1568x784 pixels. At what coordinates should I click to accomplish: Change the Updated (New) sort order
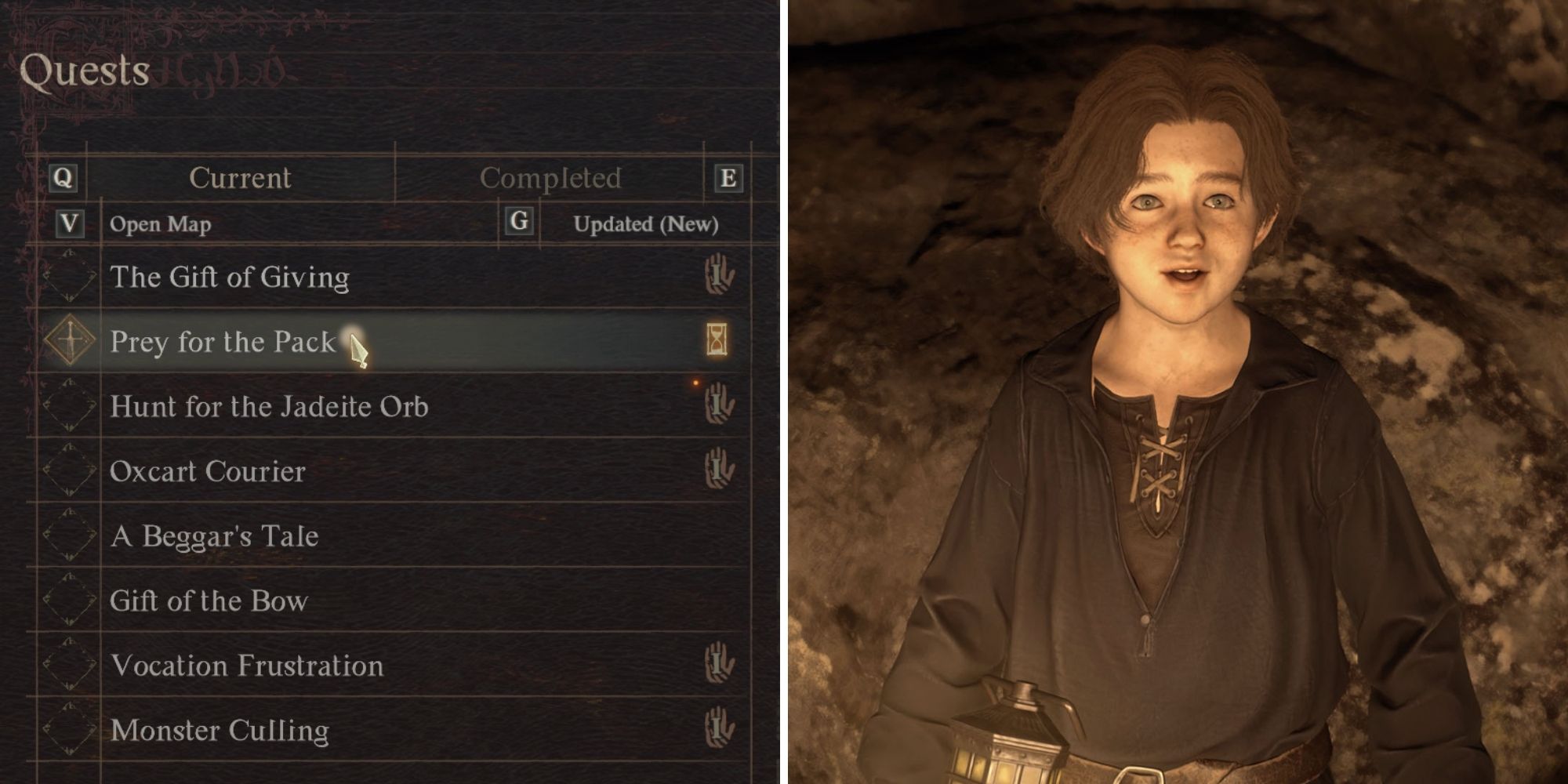click(645, 224)
